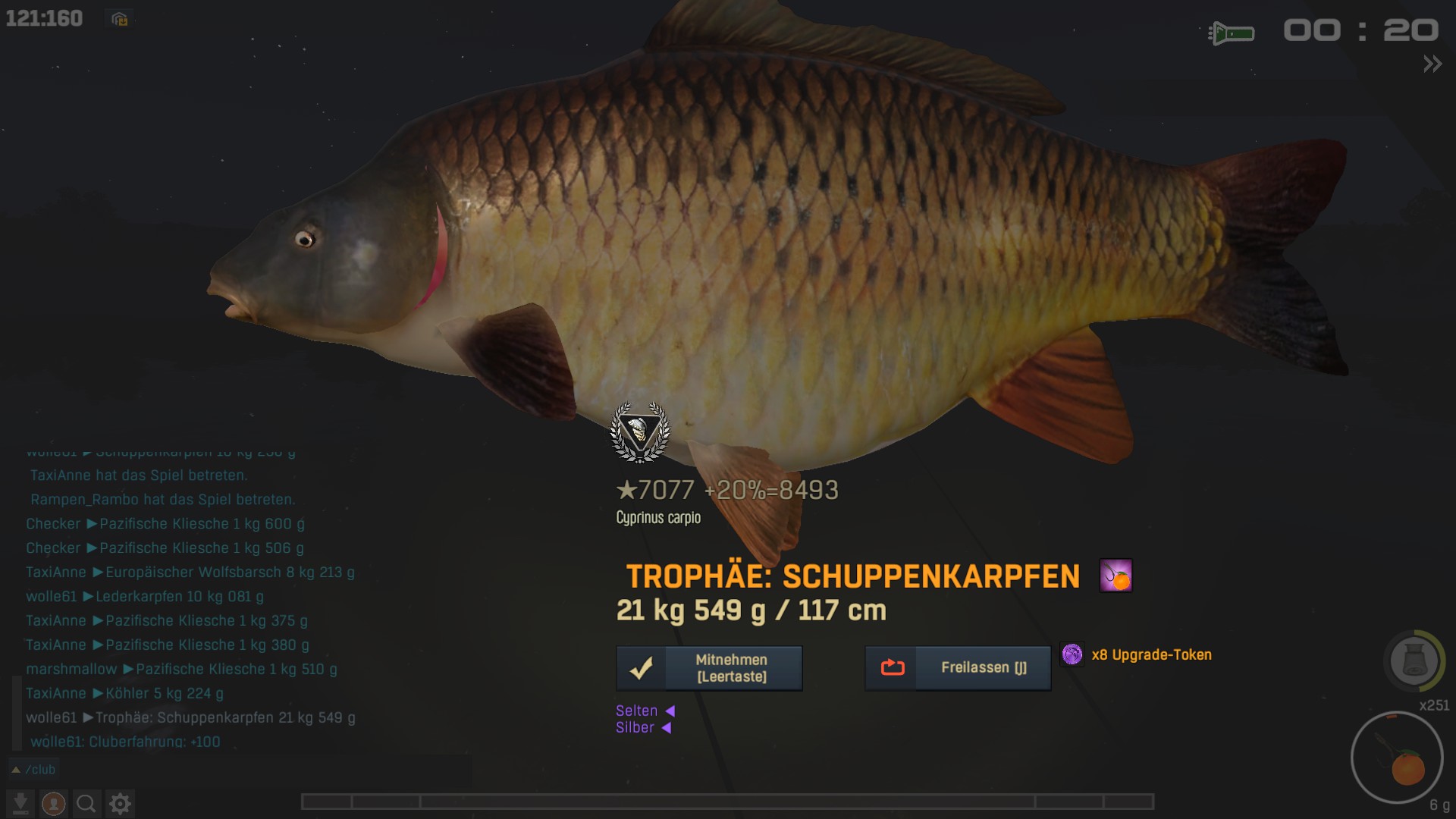Open chat settings gear
This screenshot has width=1456, height=819.
(x=120, y=803)
